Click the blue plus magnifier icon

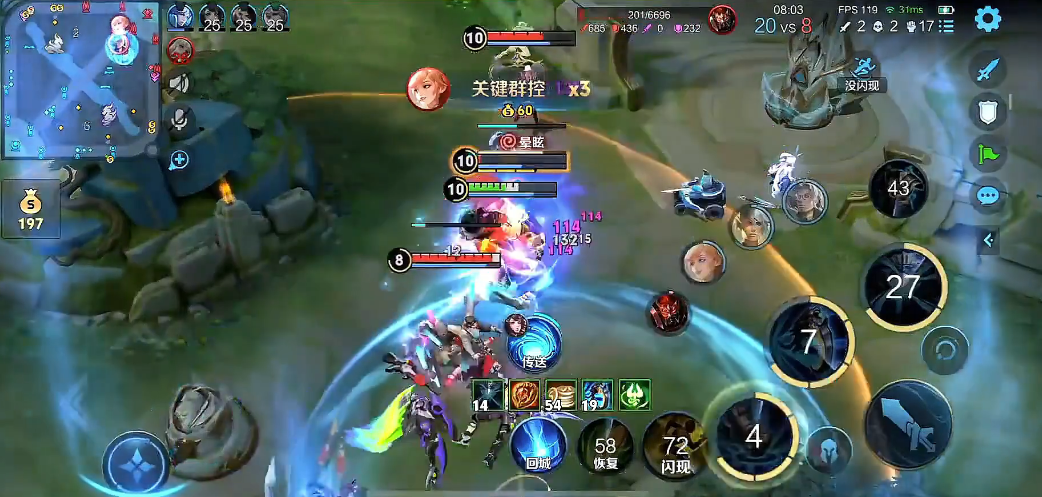pyautogui.click(x=180, y=159)
